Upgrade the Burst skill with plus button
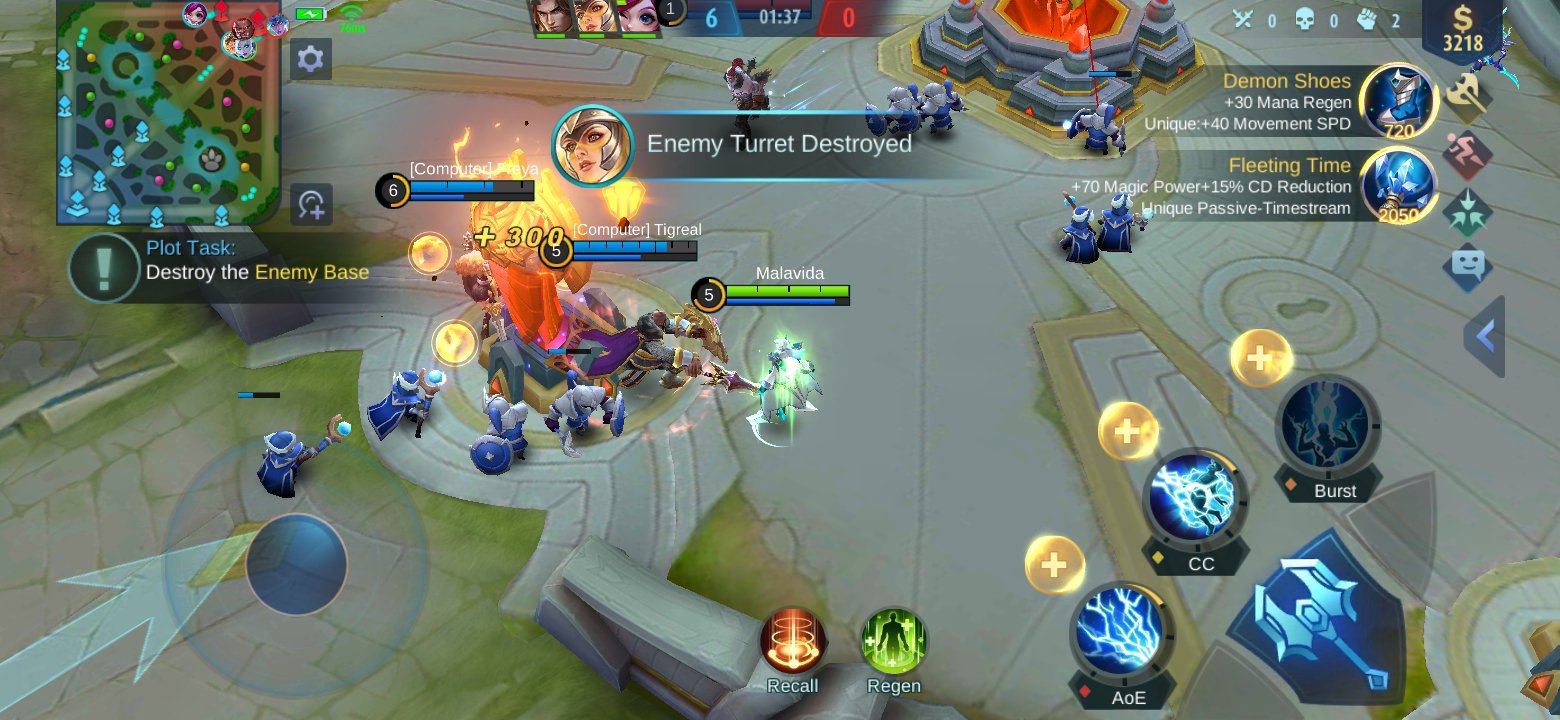Screen dimensions: 1560x720 (1261, 358)
